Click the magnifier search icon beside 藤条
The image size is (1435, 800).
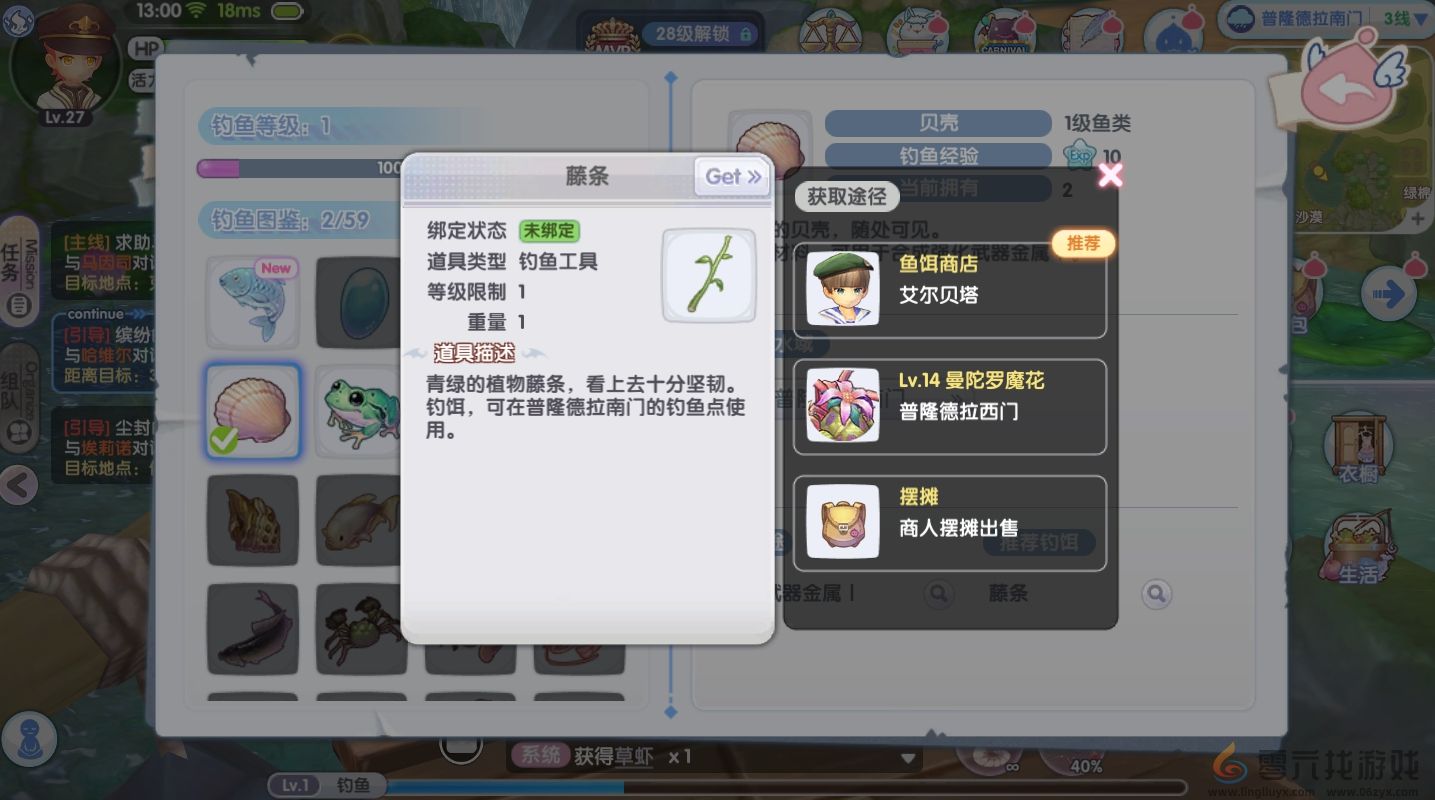1157,593
